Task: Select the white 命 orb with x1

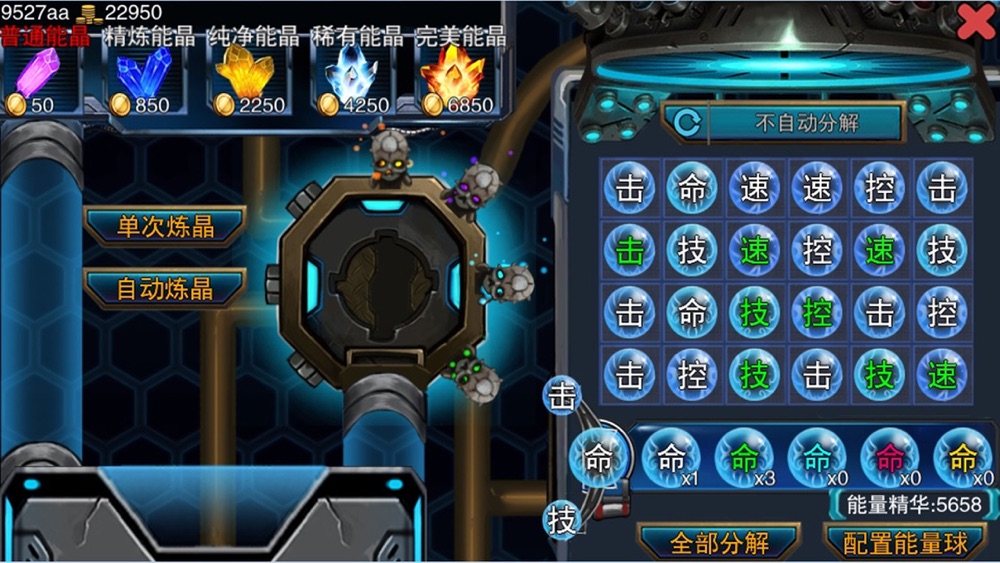Action: click(671, 458)
